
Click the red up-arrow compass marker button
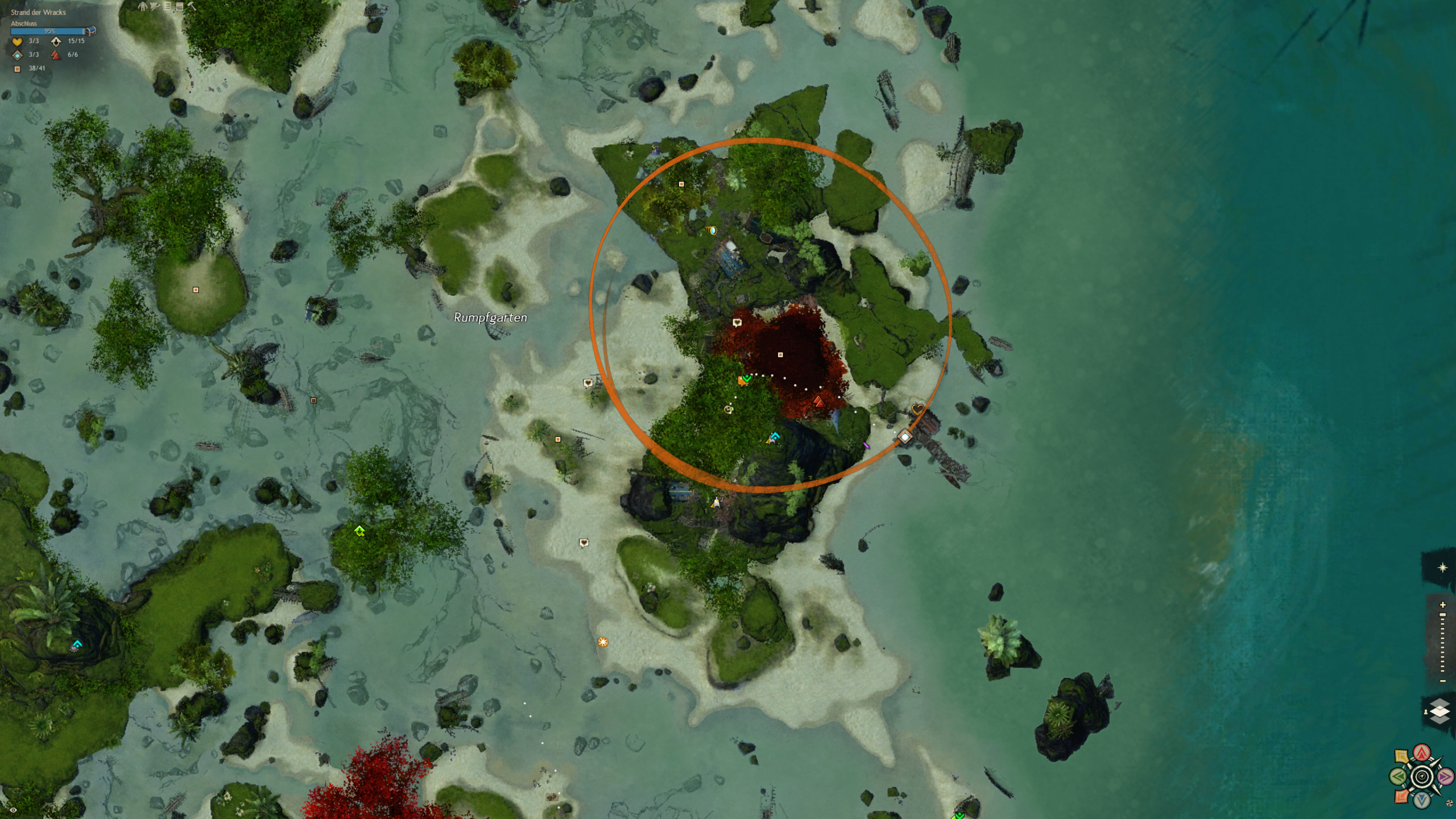click(x=1422, y=753)
